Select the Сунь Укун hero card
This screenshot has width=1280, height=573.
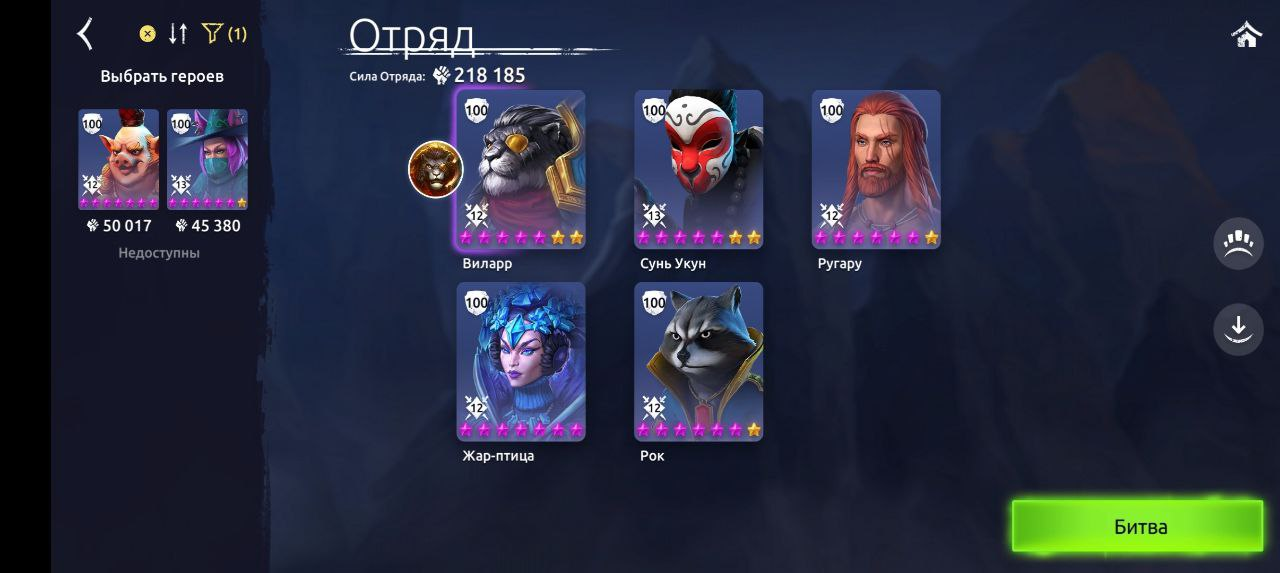[x=698, y=169]
